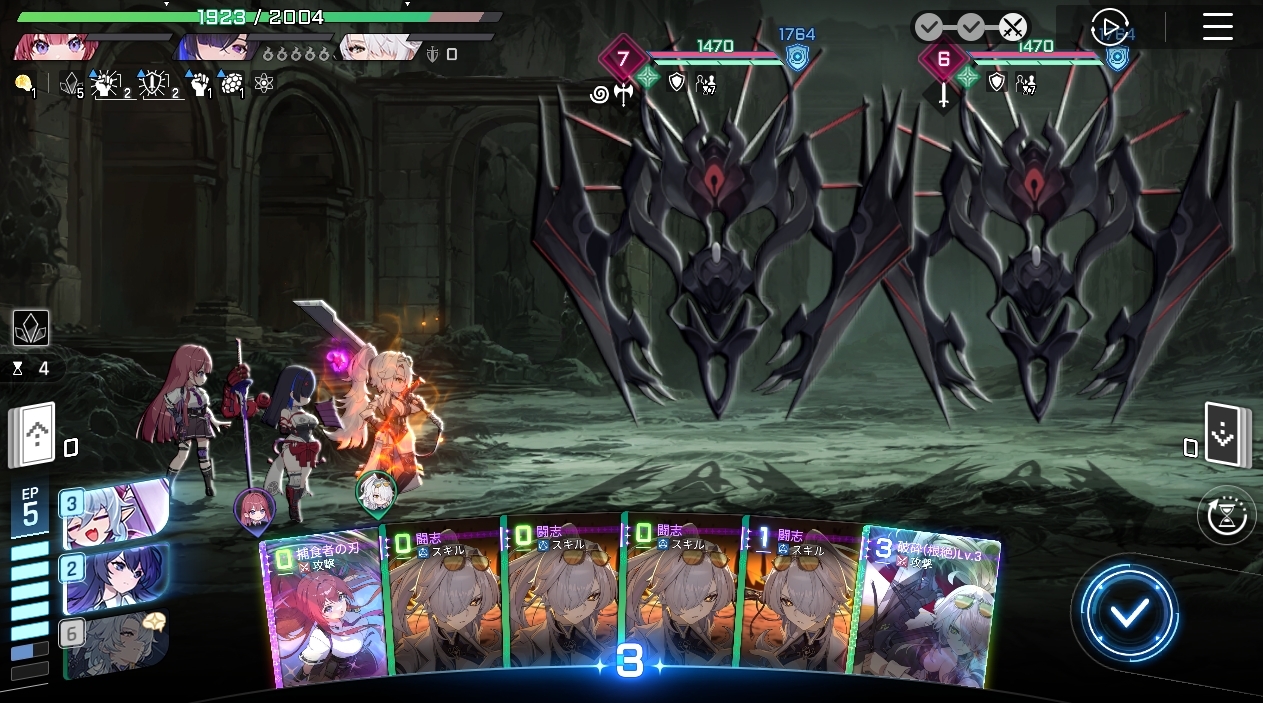Open the hamburger menu

coord(1217,27)
